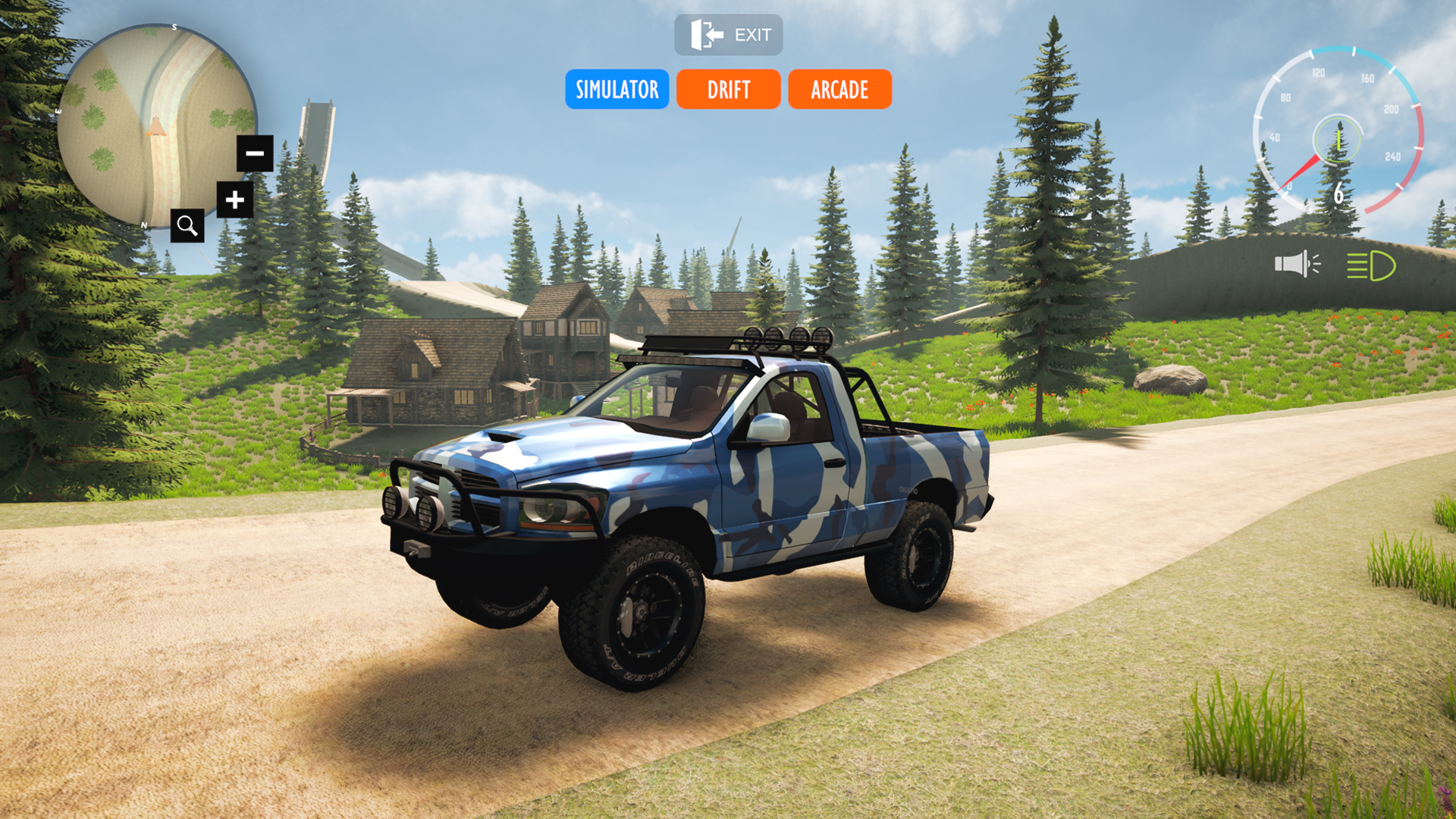Select DRIFT driving mode
Screen dimensions: 1456x819
click(727, 89)
